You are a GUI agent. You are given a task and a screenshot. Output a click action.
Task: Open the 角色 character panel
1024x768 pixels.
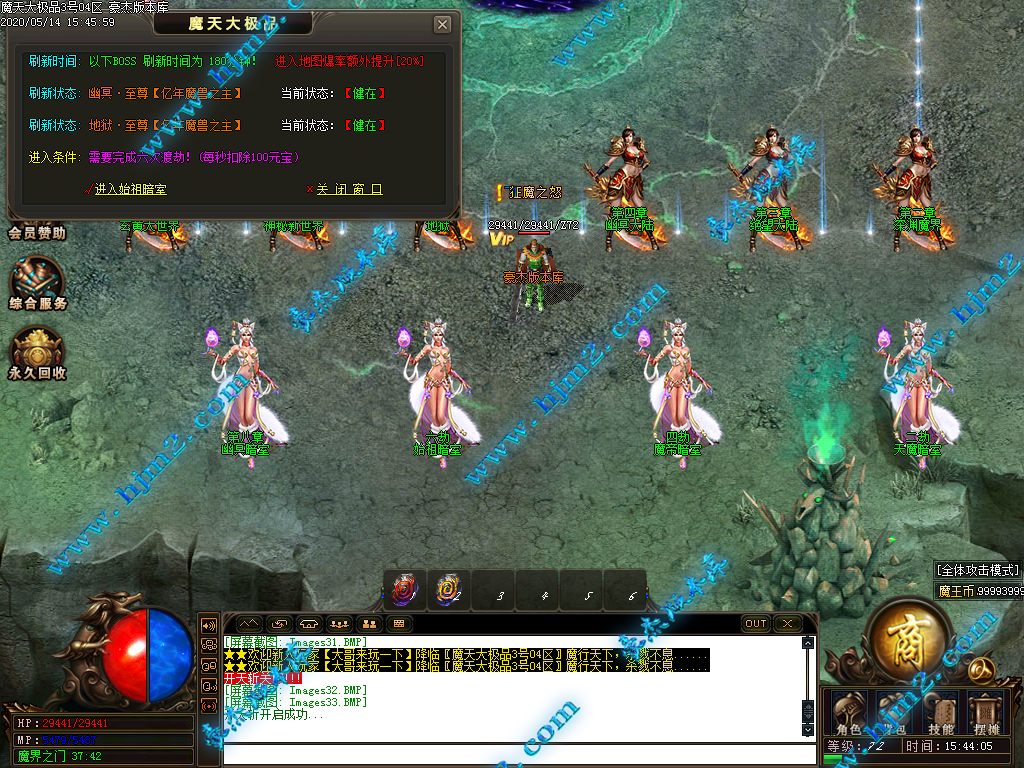click(x=848, y=713)
